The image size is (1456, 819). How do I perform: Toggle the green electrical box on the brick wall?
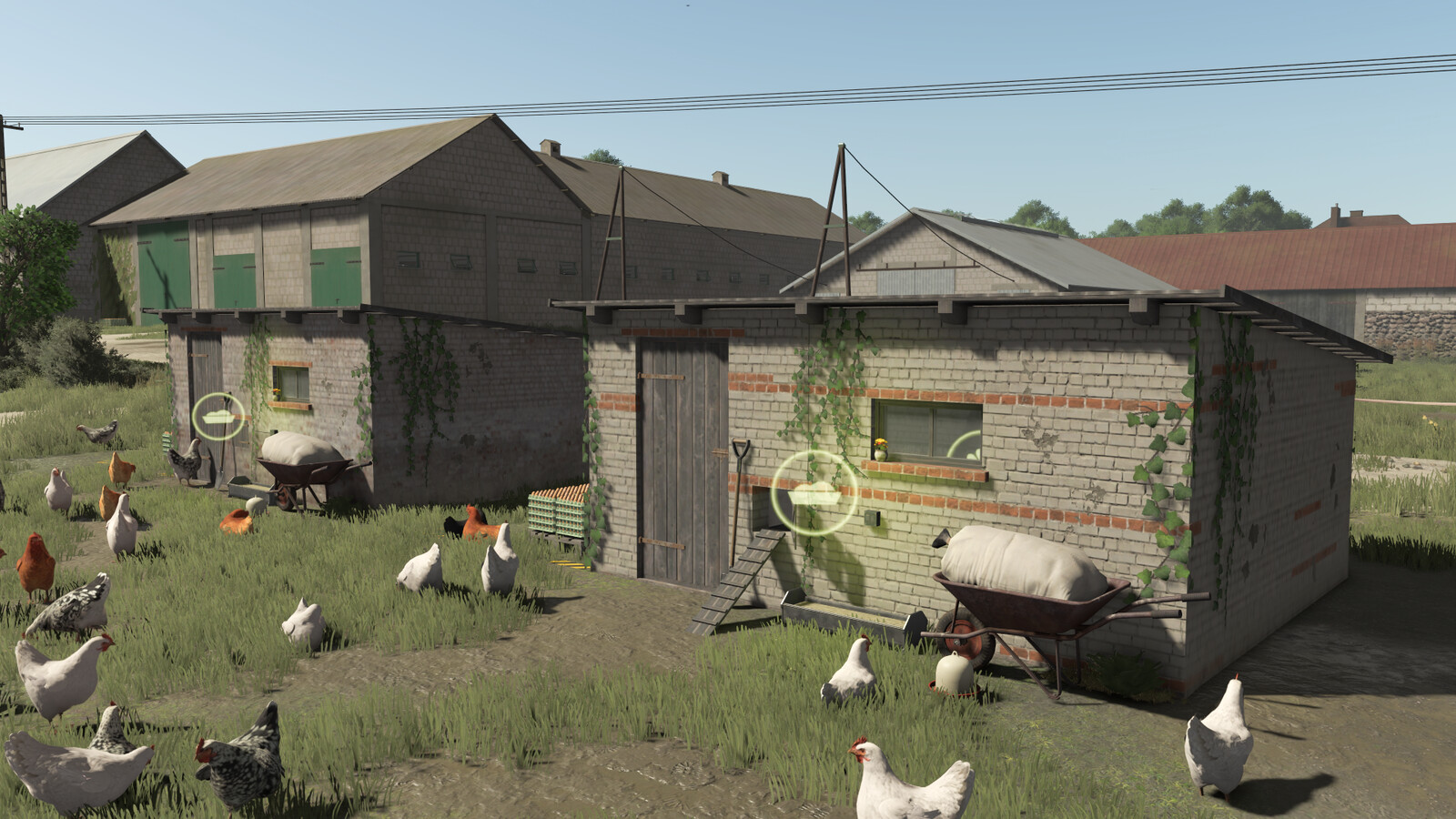(871, 517)
